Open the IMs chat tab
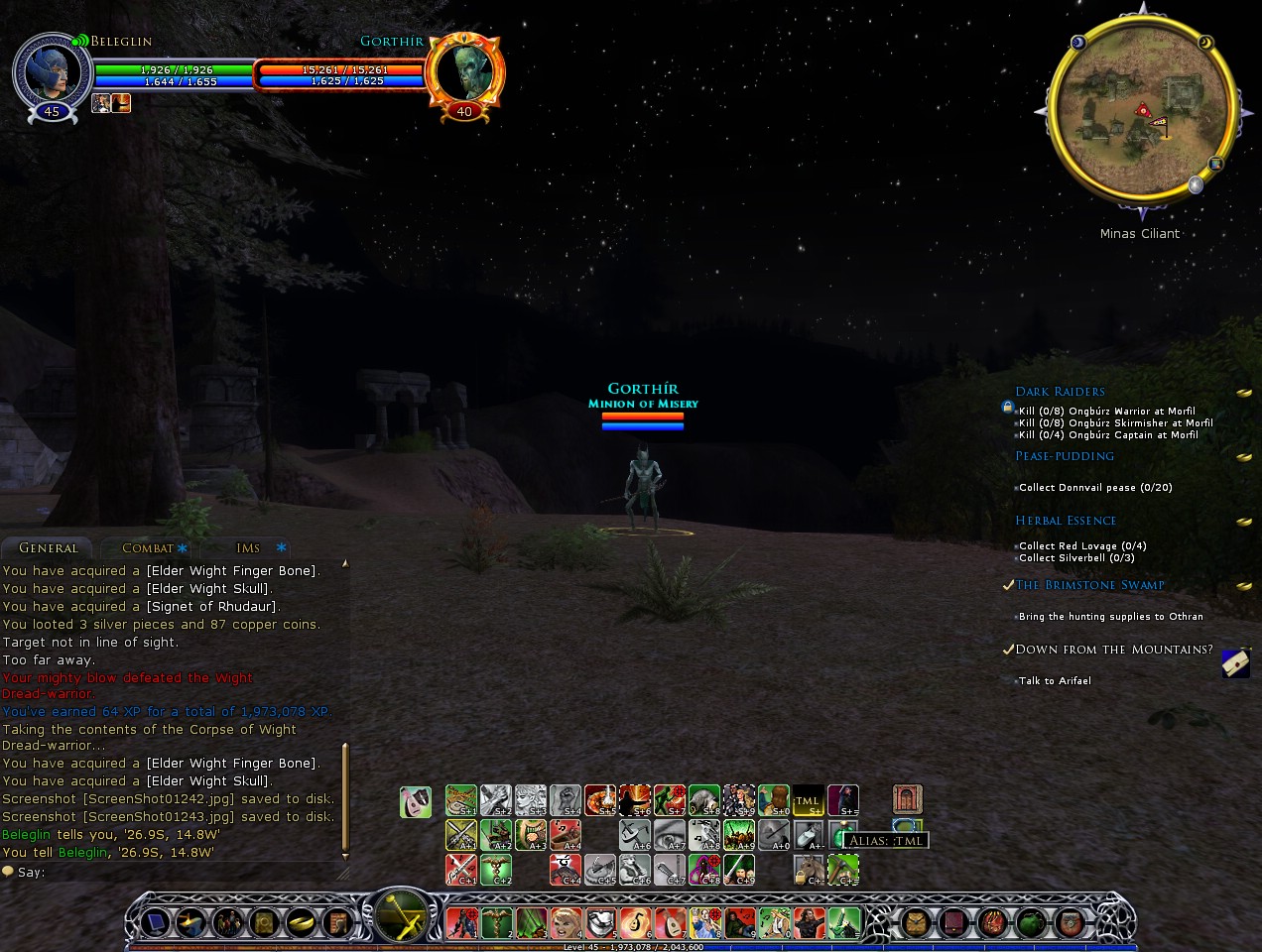The height and width of the screenshot is (952, 1262). [x=248, y=548]
